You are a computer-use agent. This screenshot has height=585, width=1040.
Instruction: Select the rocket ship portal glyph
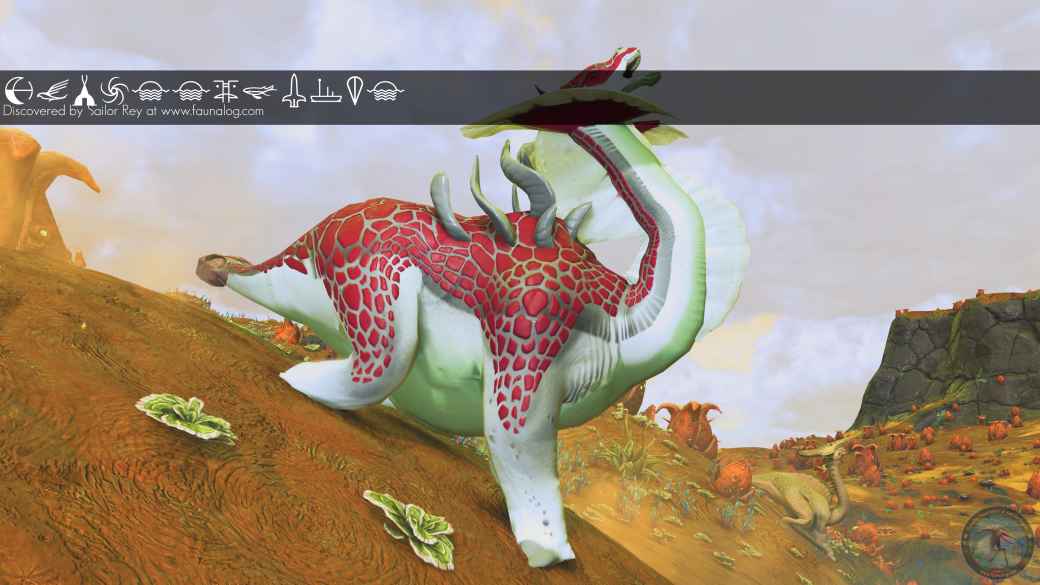point(292,91)
